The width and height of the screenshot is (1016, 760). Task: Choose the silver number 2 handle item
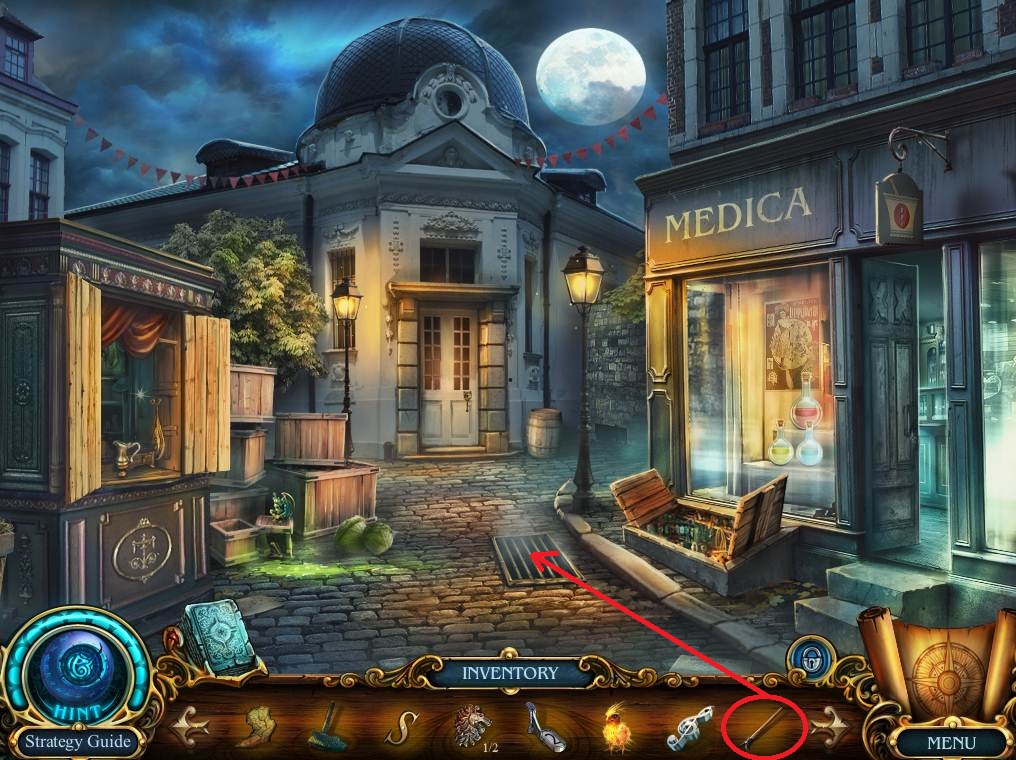pyautogui.click(x=542, y=726)
